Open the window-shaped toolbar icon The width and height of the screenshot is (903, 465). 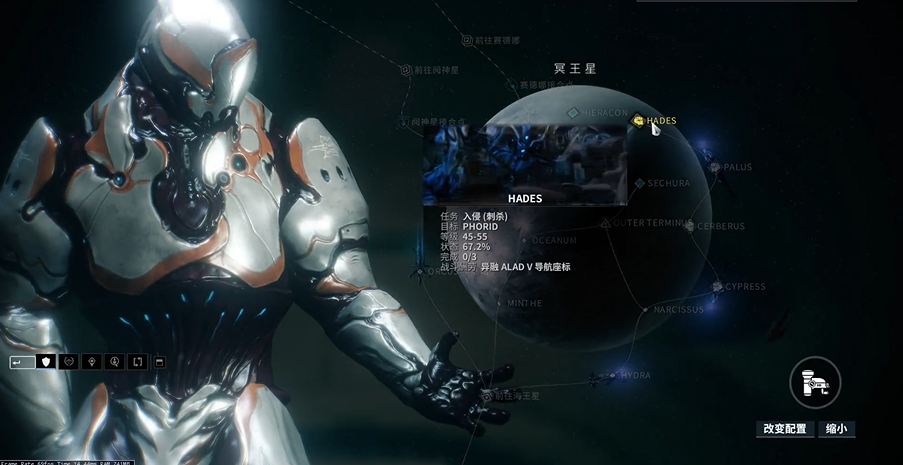[x=160, y=361]
